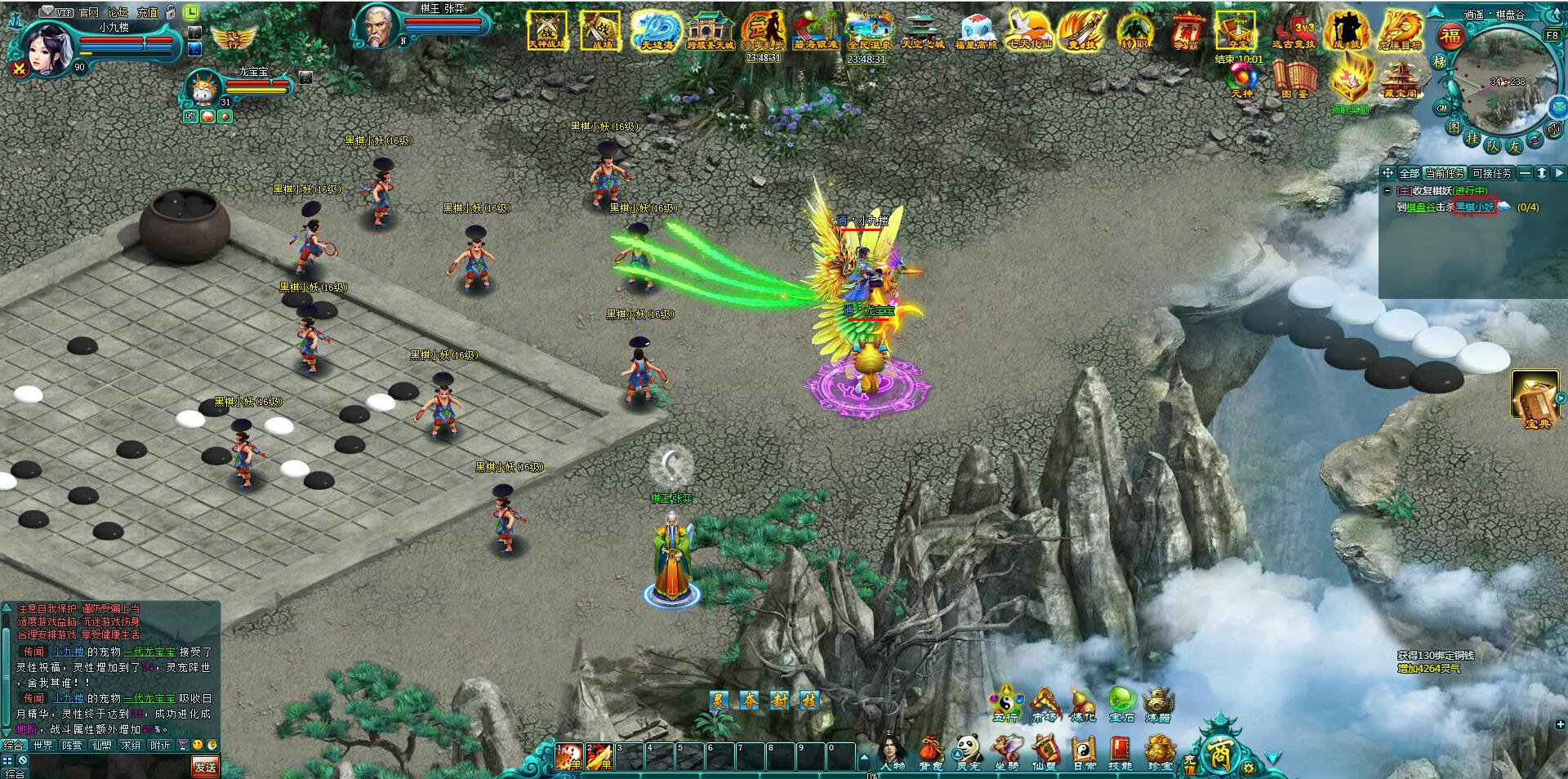1568x779 pixels.
Task: Open the 宝石 green gem menu
Action: coord(1121,704)
